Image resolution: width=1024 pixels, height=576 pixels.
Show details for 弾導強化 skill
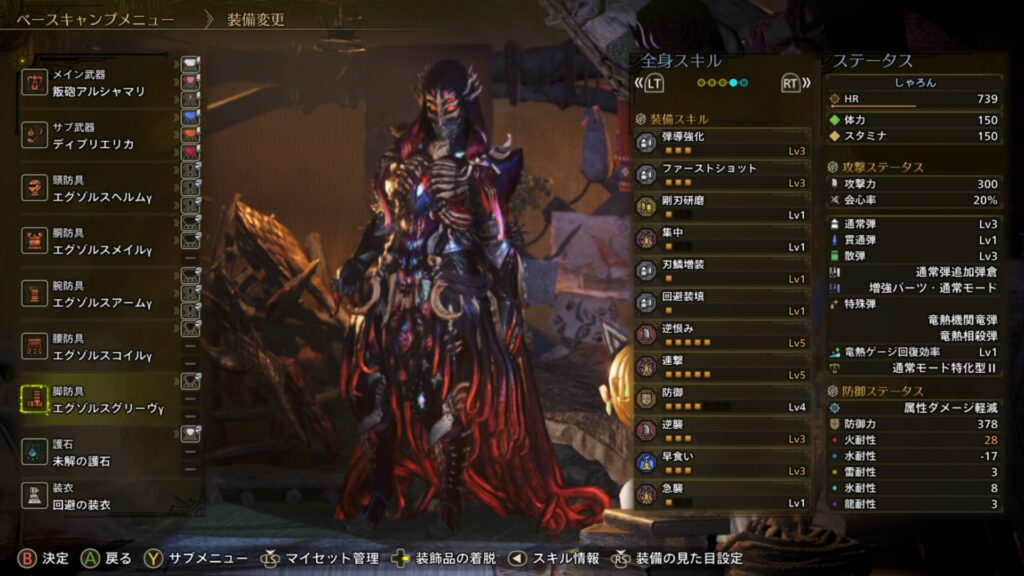(722, 143)
